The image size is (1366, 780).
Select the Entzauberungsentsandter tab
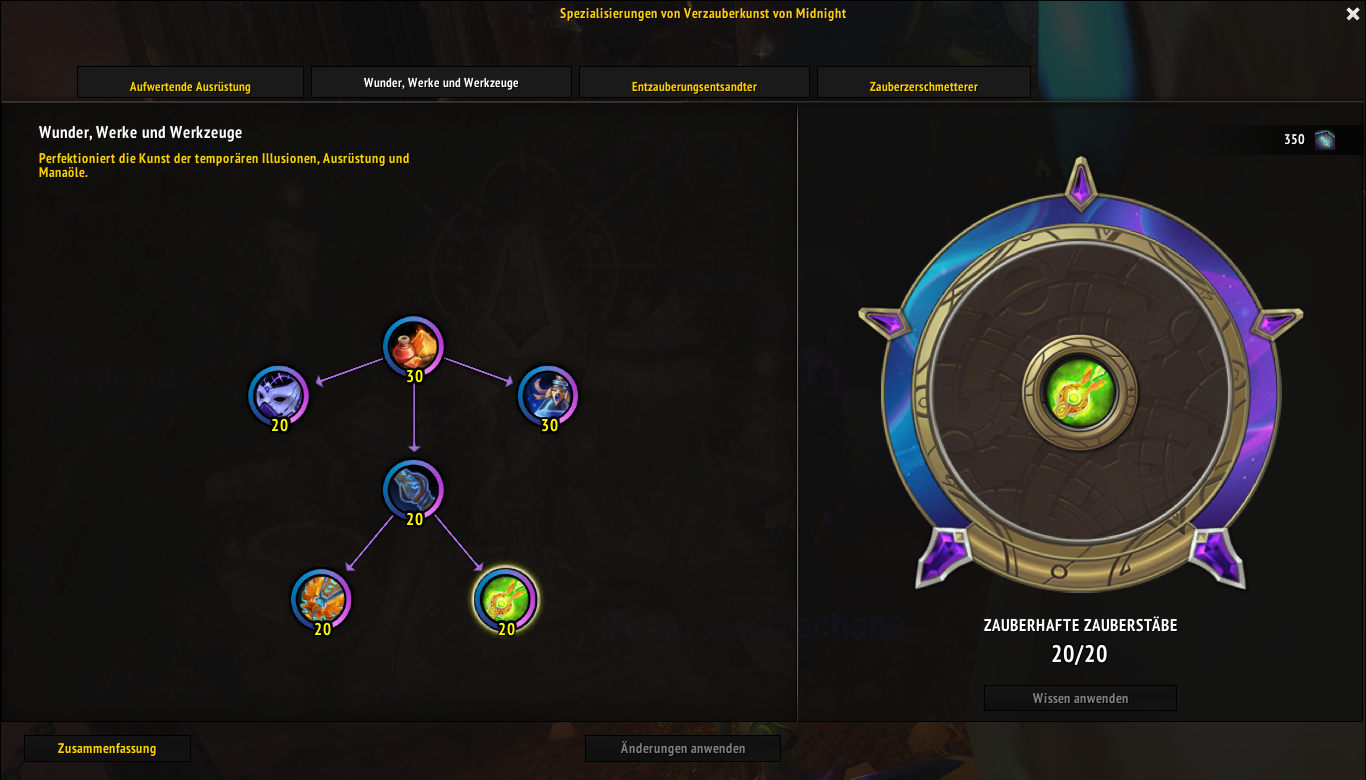point(694,84)
